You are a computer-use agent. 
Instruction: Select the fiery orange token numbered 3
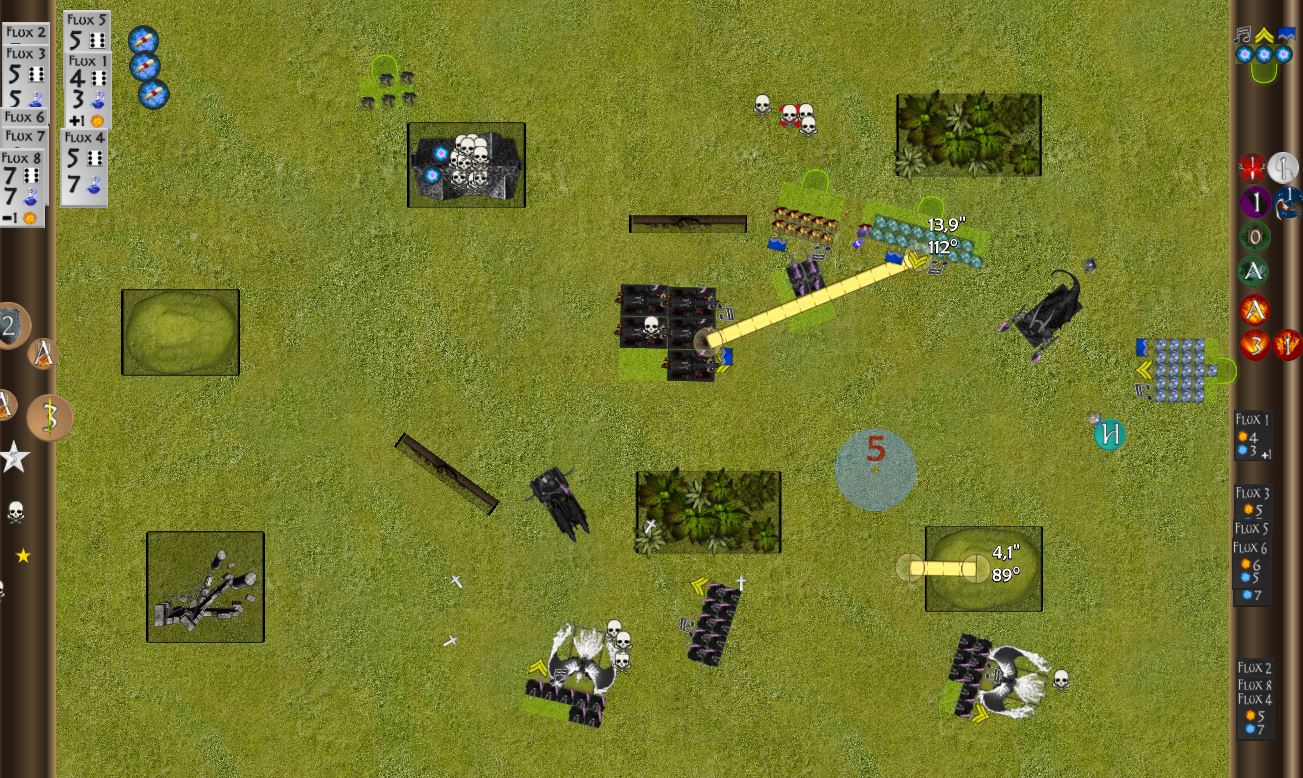pyautogui.click(x=1254, y=345)
